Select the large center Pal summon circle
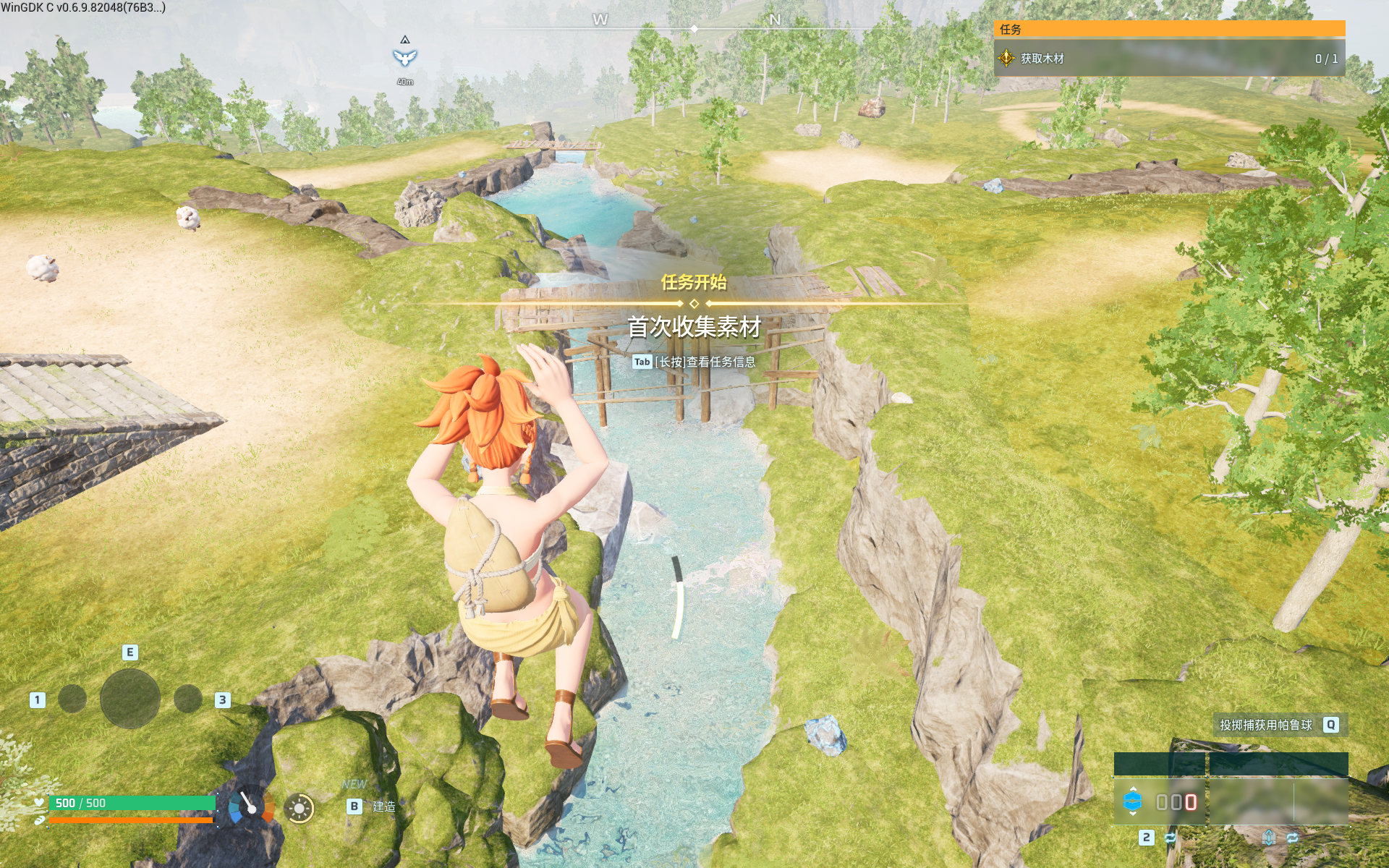The width and height of the screenshot is (1389, 868). coord(130,698)
